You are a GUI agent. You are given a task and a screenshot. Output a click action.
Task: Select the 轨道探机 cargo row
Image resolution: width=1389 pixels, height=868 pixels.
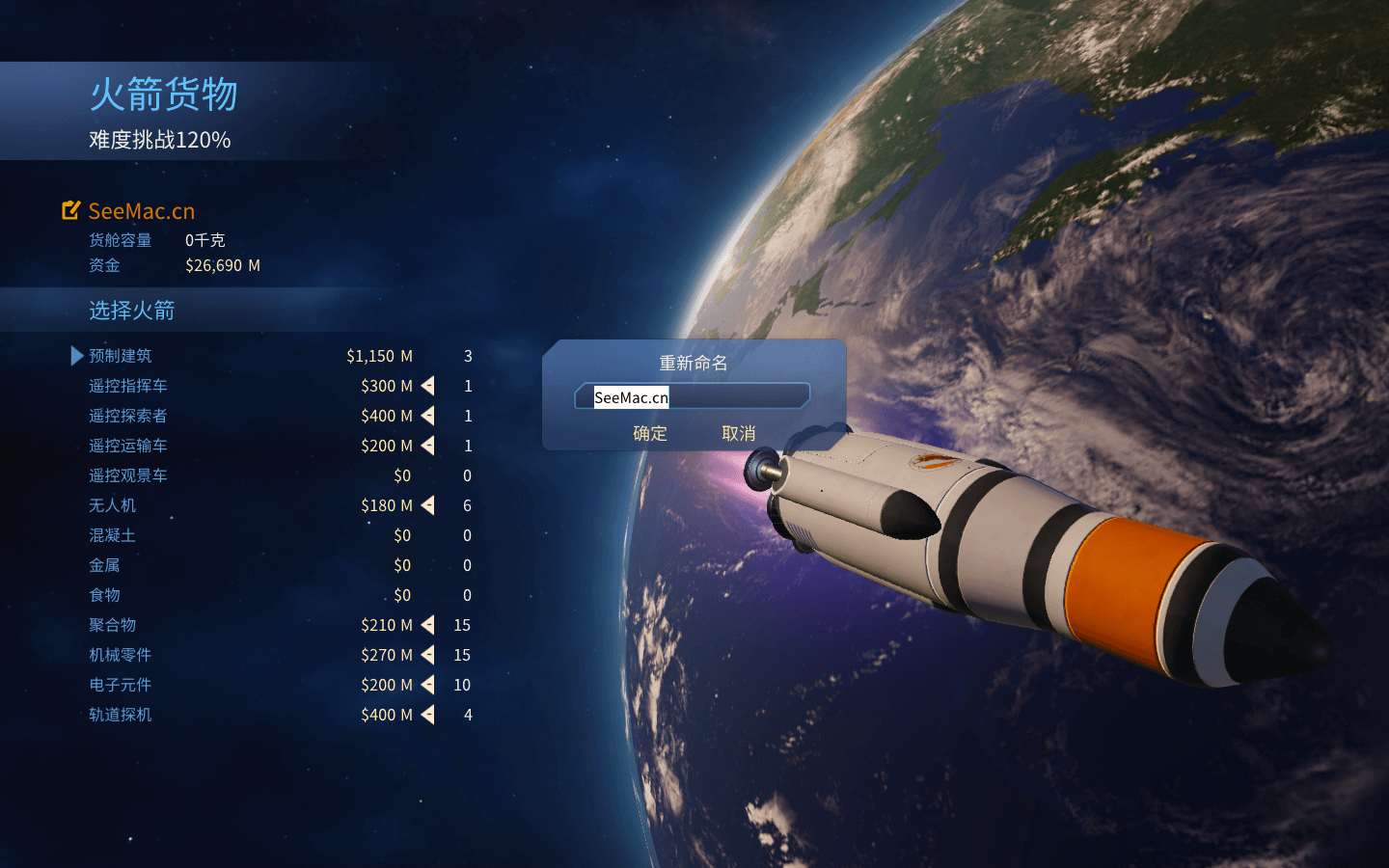click(x=121, y=715)
